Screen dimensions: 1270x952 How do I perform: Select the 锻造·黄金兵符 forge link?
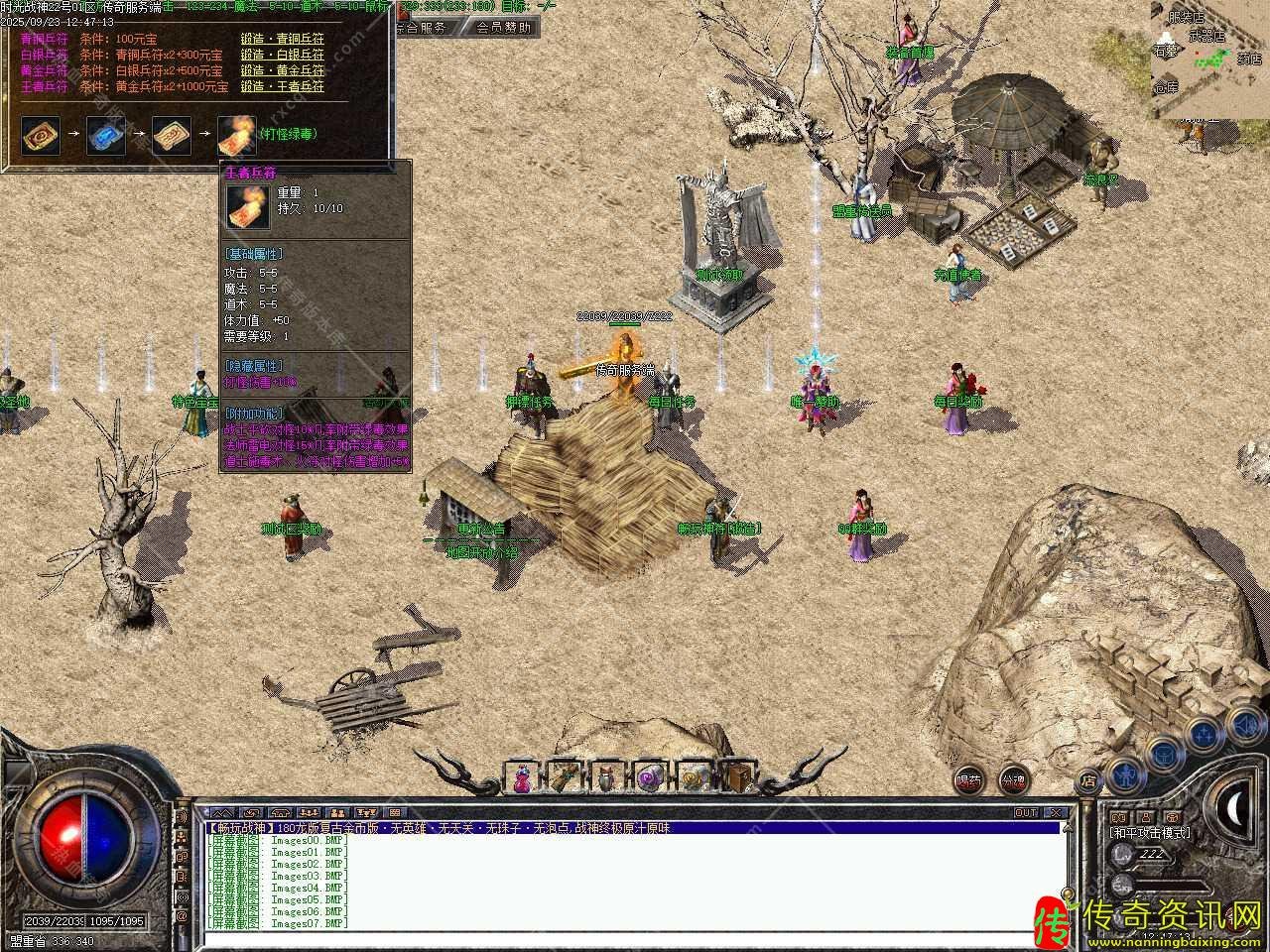[282, 71]
